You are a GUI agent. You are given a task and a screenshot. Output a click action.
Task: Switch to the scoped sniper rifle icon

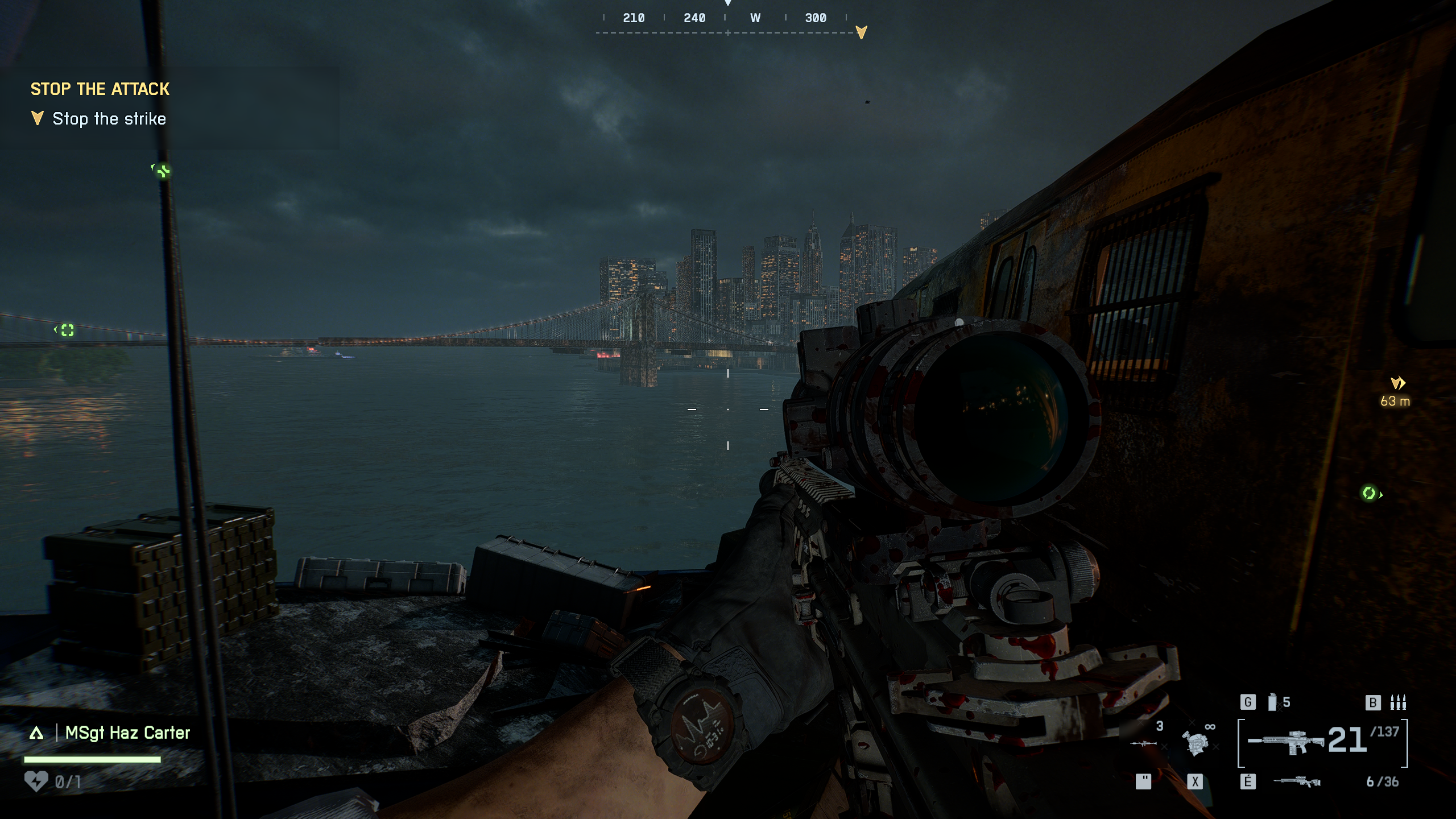pyautogui.click(x=1297, y=781)
